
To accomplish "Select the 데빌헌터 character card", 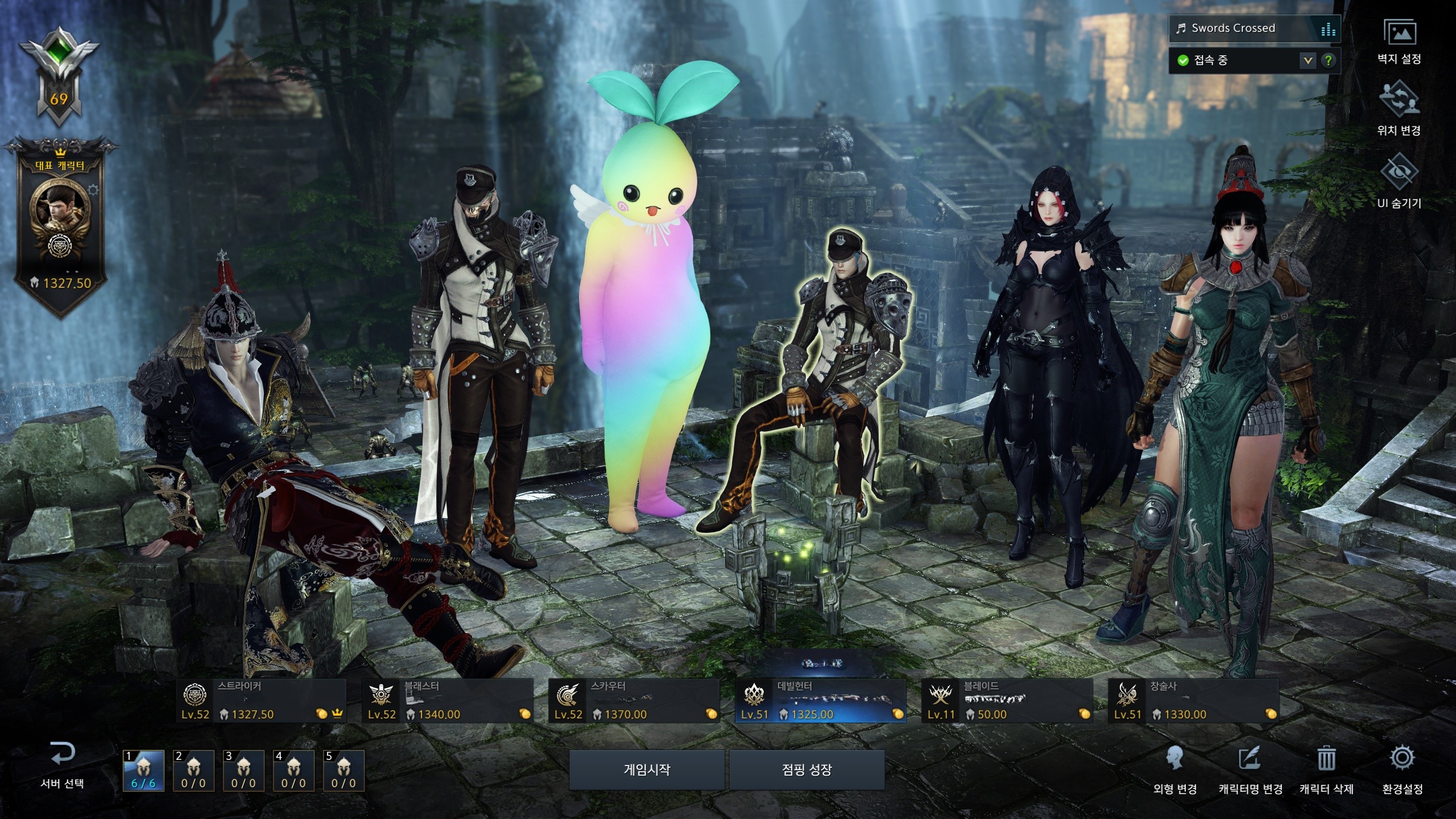I will (x=821, y=701).
